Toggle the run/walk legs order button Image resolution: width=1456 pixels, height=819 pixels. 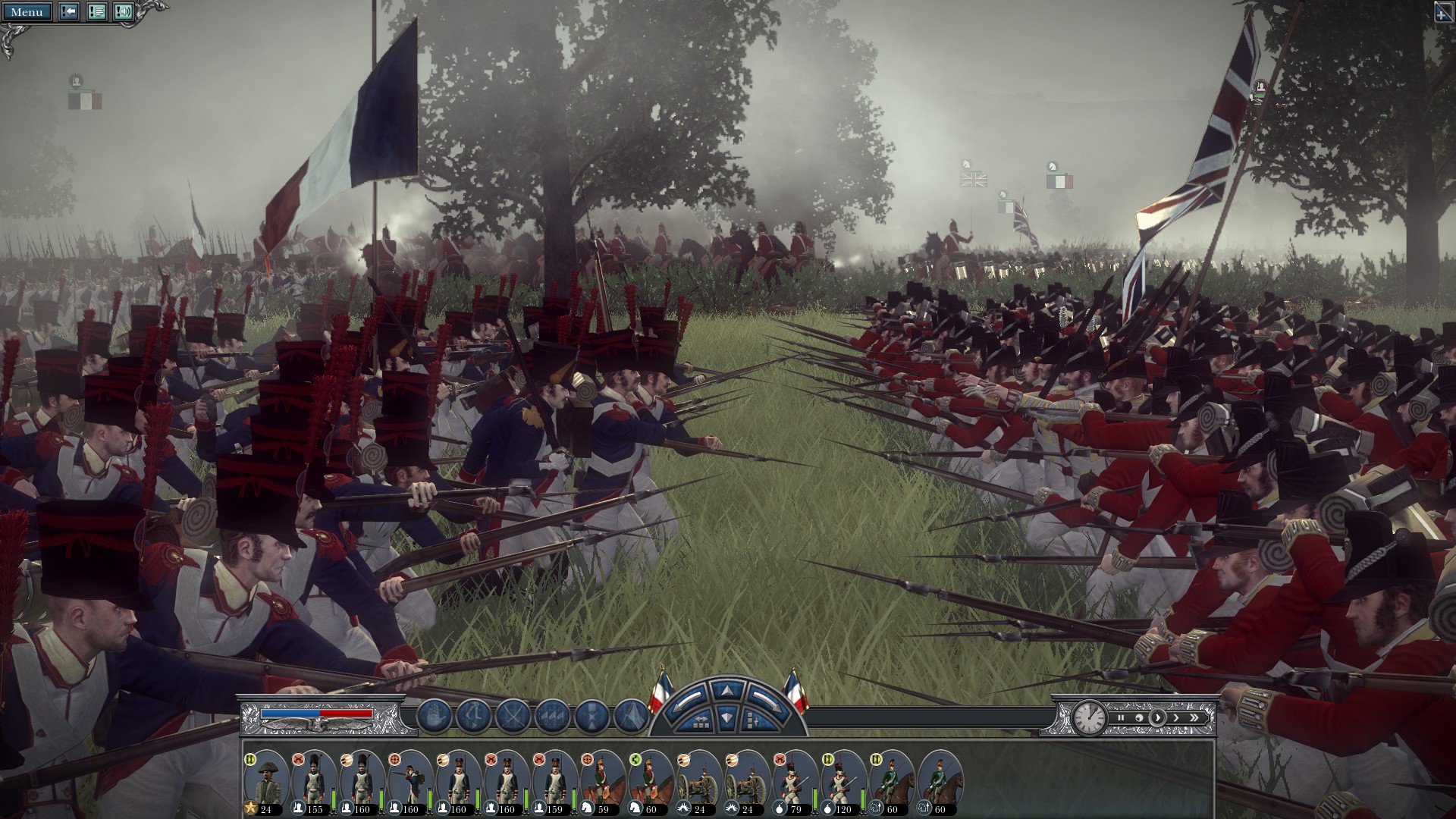pos(475,716)
